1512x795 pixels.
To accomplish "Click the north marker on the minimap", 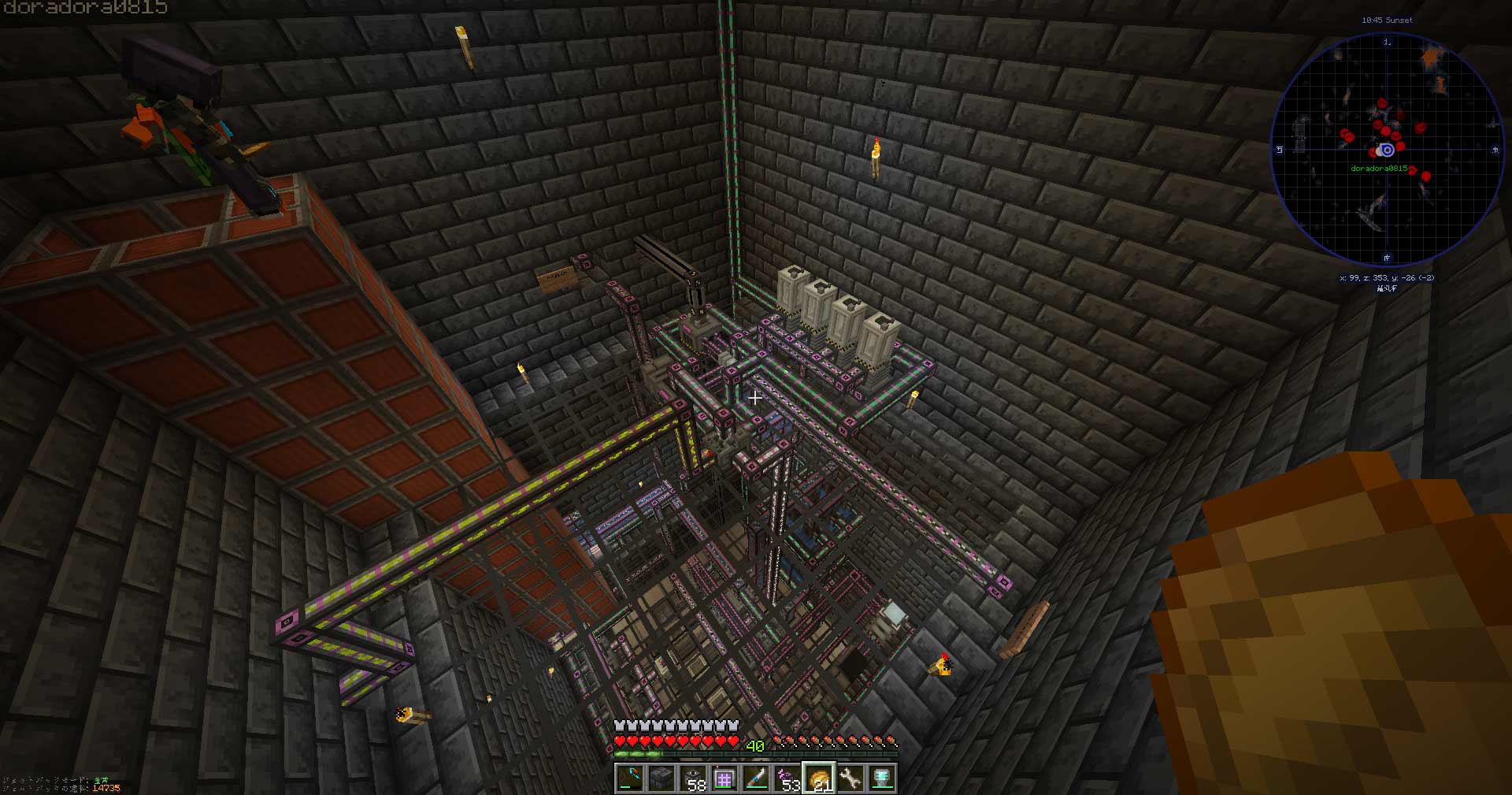I will pos(1388,42).
